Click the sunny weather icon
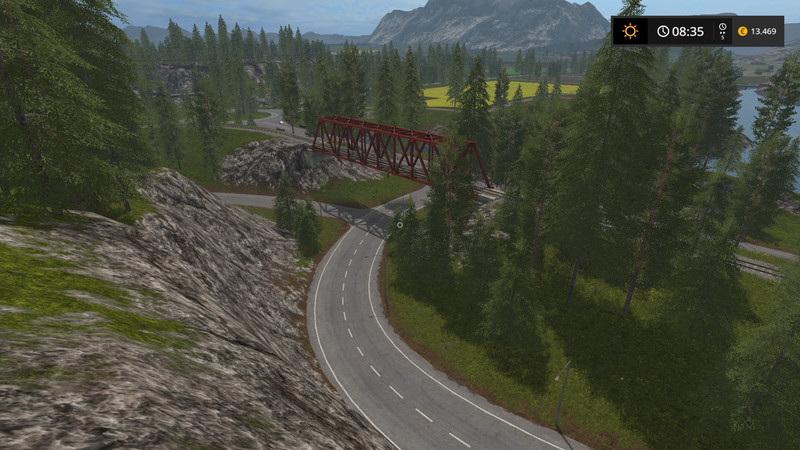Image resolution: width=800 pixels, height=450 pixels. [630, 31]
